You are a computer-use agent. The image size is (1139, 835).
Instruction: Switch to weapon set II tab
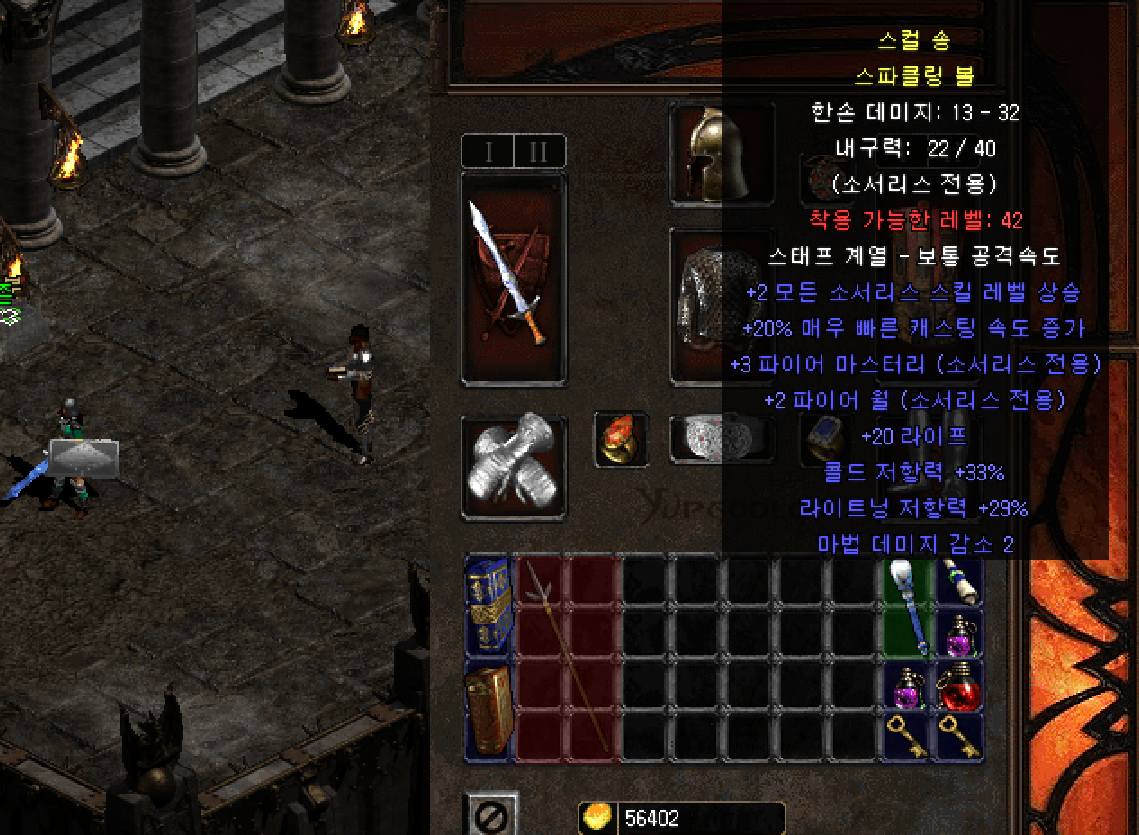539,152
